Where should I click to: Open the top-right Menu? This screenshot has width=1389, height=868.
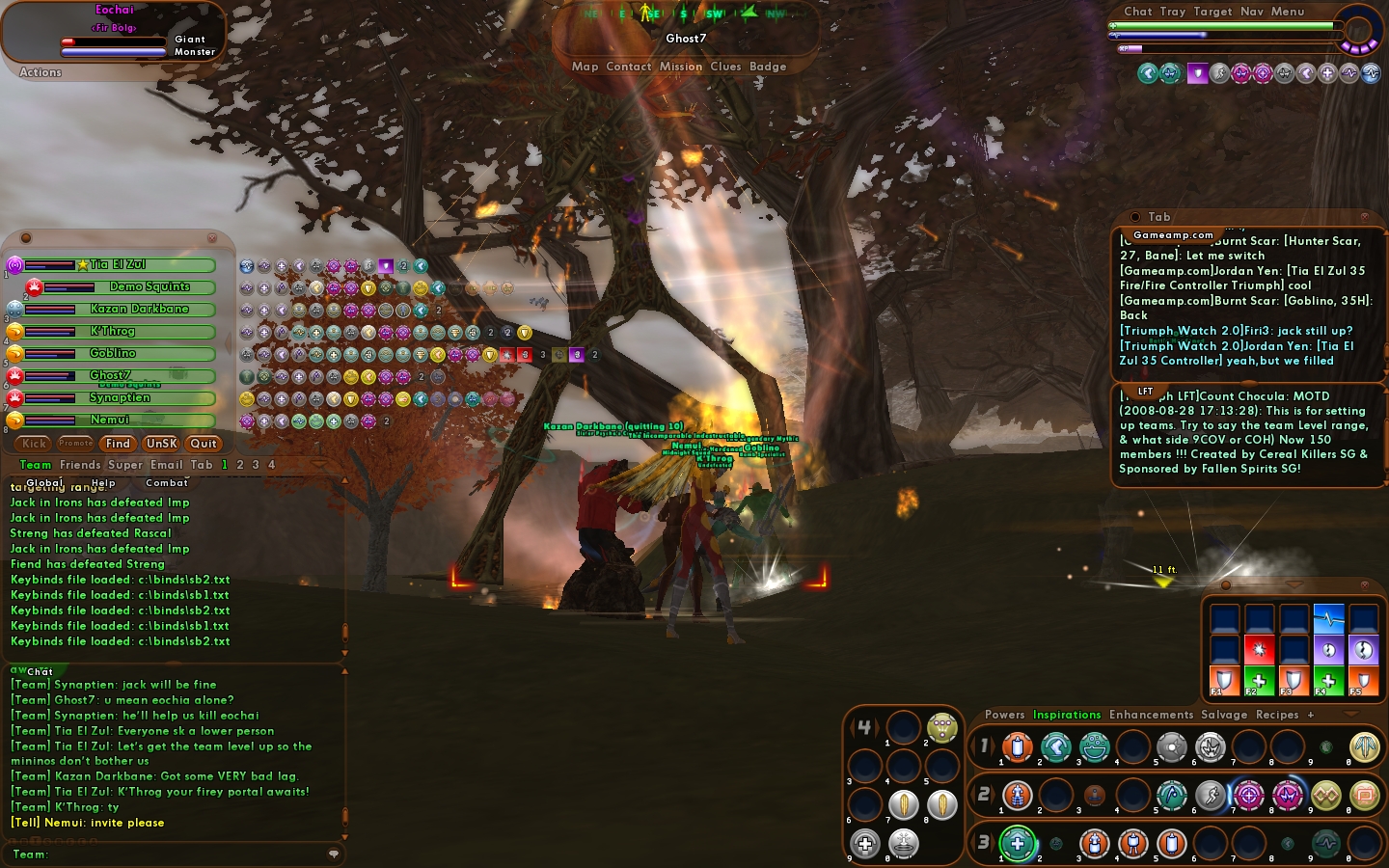click(x=1288, y=12)
